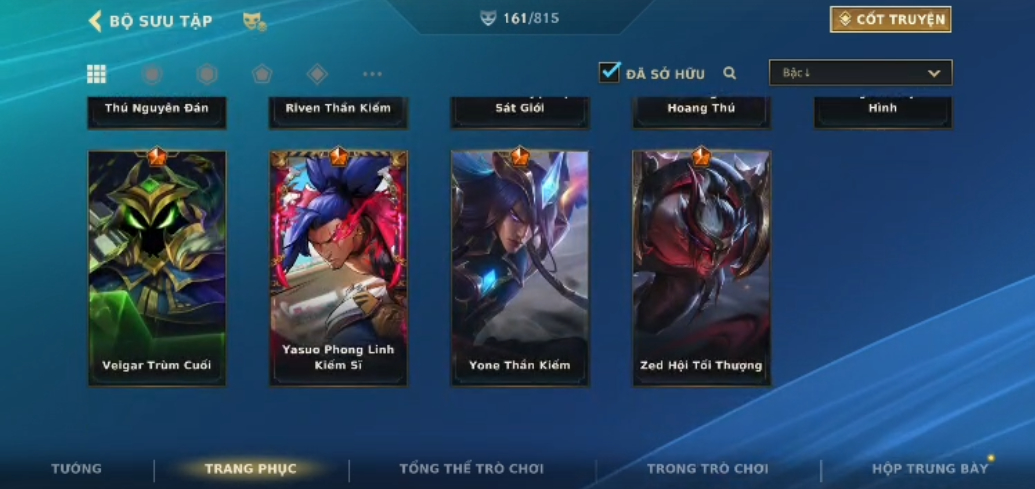This screenshot has height=489, width=1035.
Task: Open the Cốt Truyện button
Action: [890, 19]
